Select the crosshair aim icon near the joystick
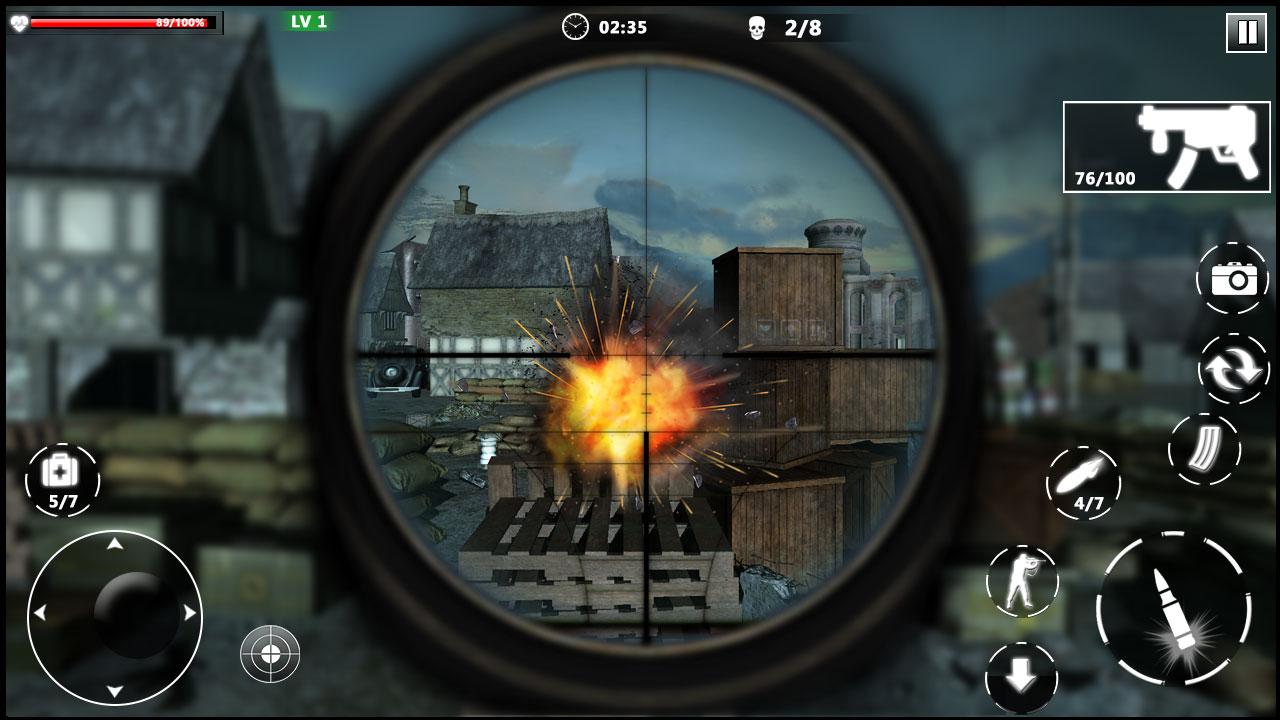 click(270, 655)
